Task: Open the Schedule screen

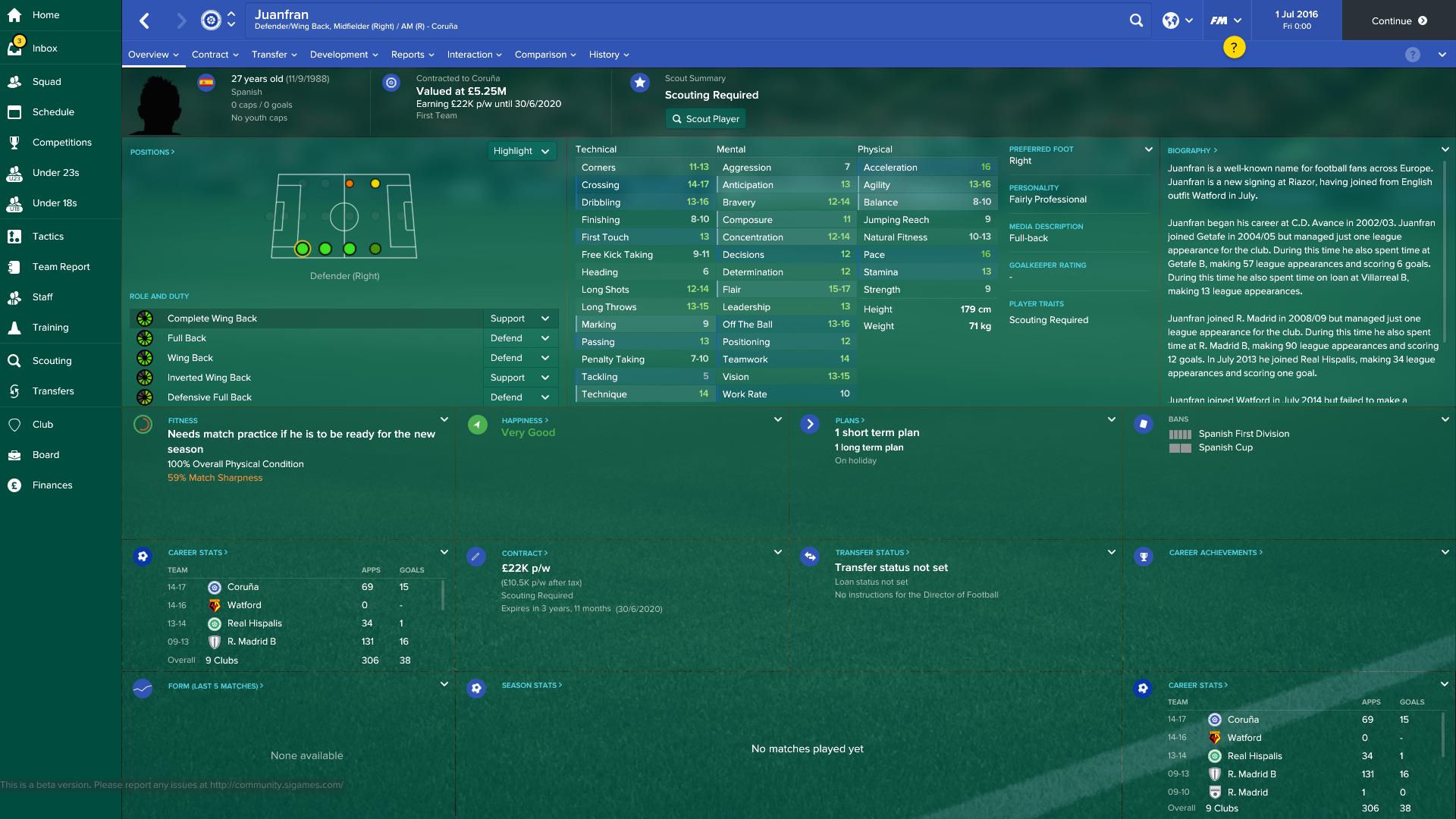Action: pos(53,111)
